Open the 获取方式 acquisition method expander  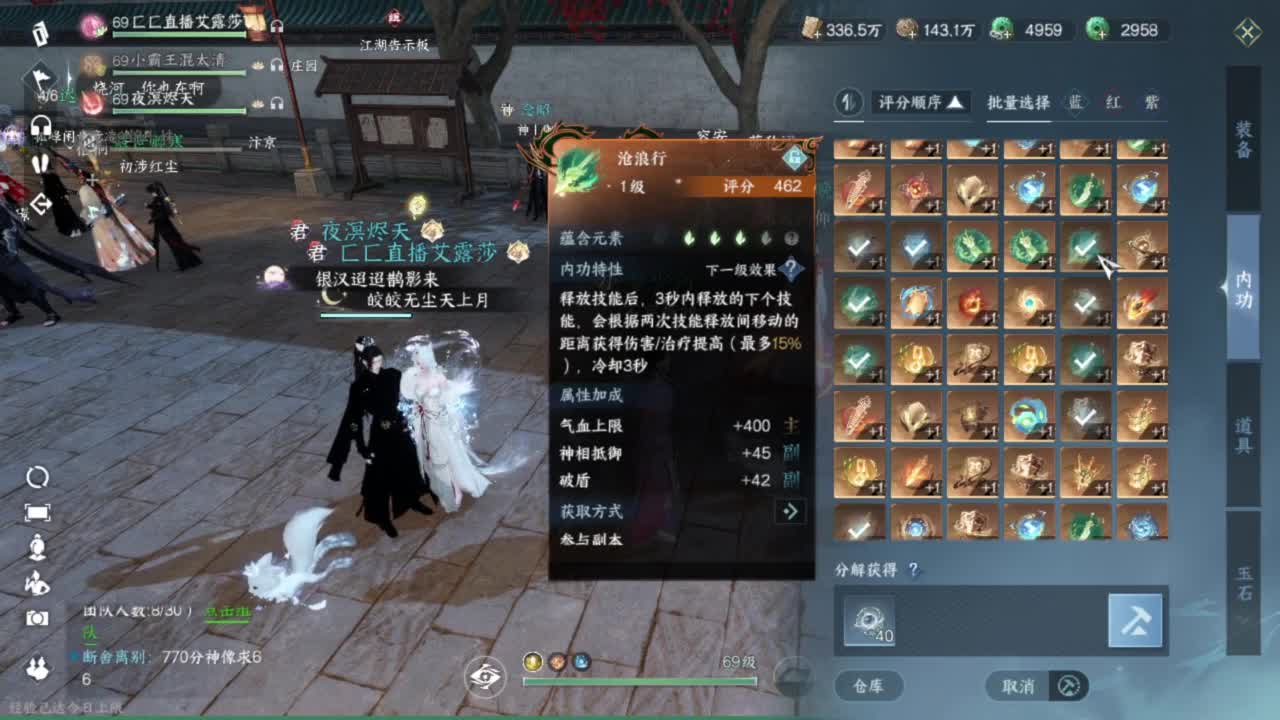(x=789, y=511)
